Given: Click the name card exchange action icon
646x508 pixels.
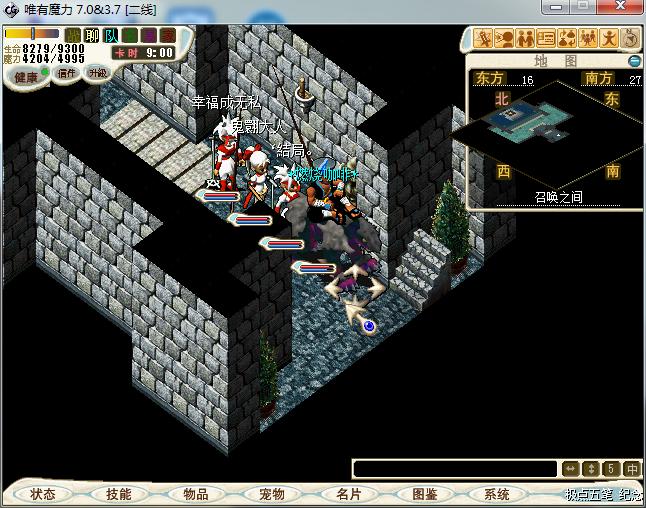Looking at the screenshot, I should [546, 39].
